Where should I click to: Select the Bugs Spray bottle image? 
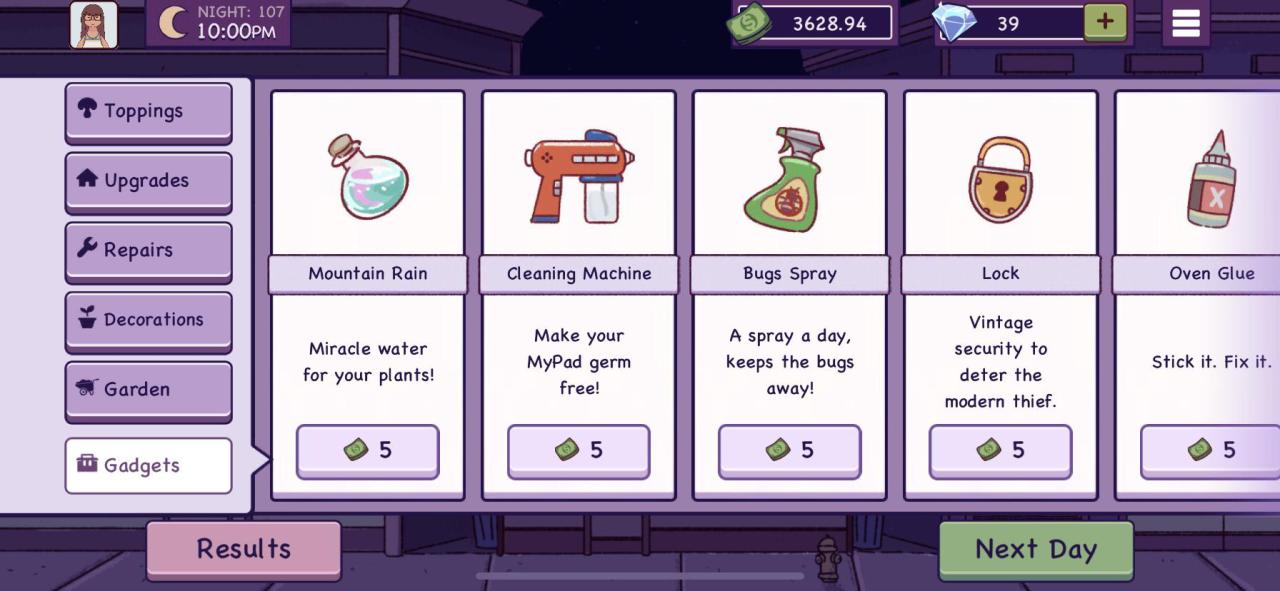784,180
